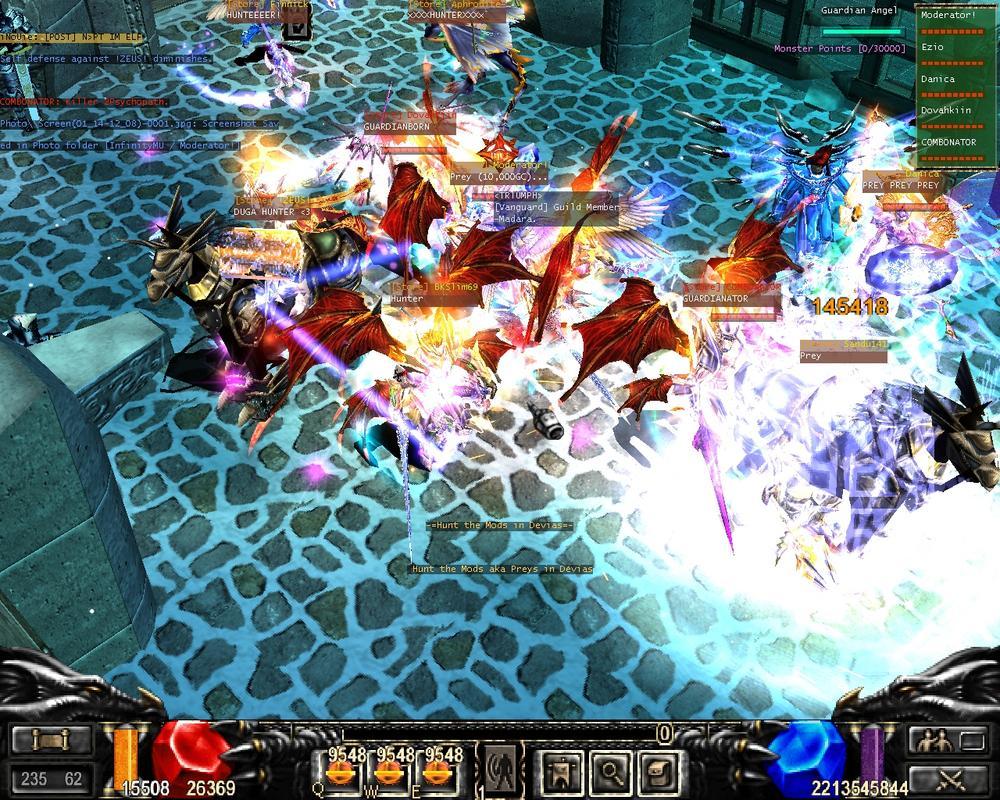Viewport: 1000px width, 800px height.
Task: Open the scroll icon button right of the magnifier
Action: tap(657, 770)
